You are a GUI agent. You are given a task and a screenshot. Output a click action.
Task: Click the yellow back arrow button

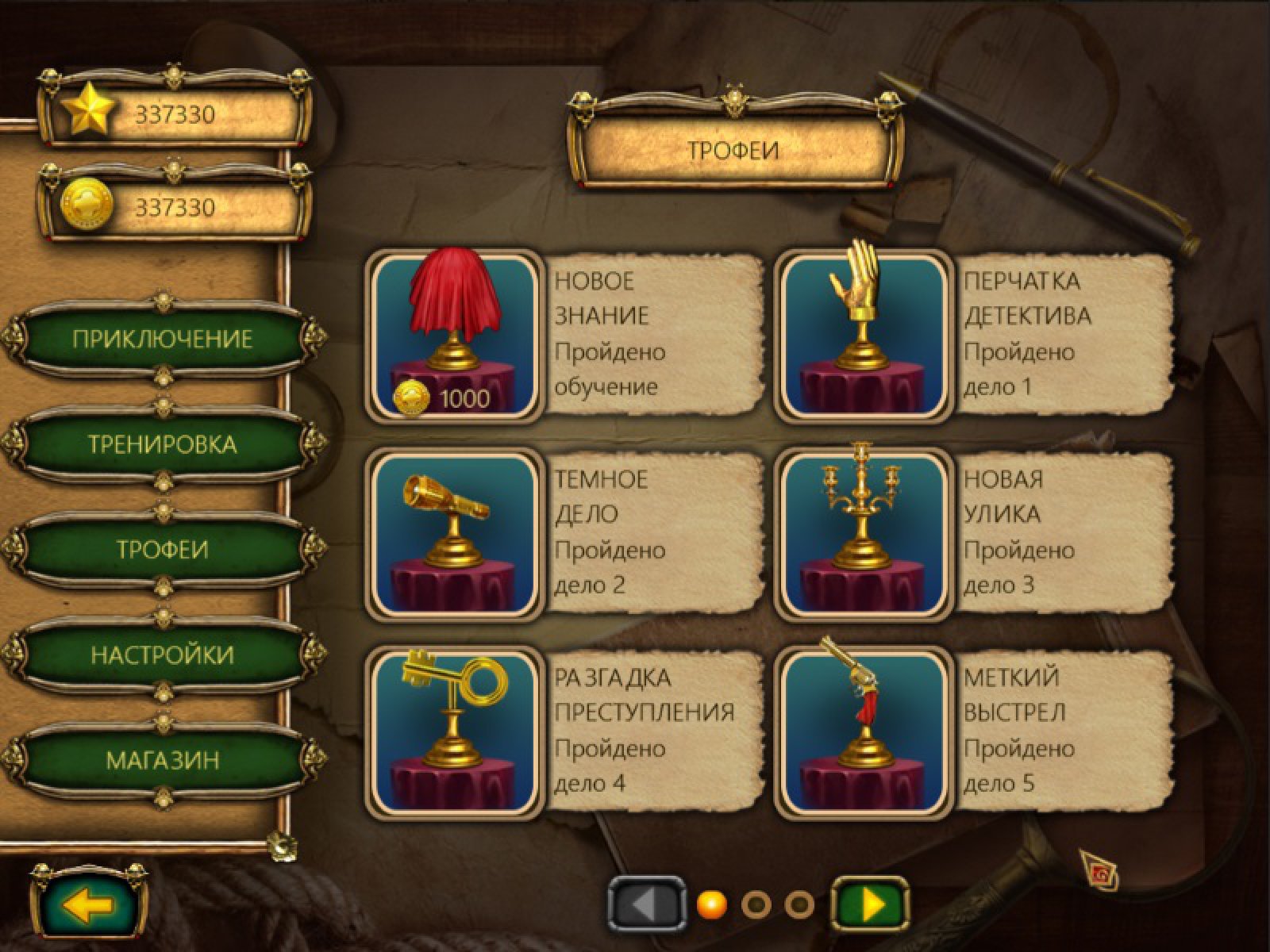point(88,905)
